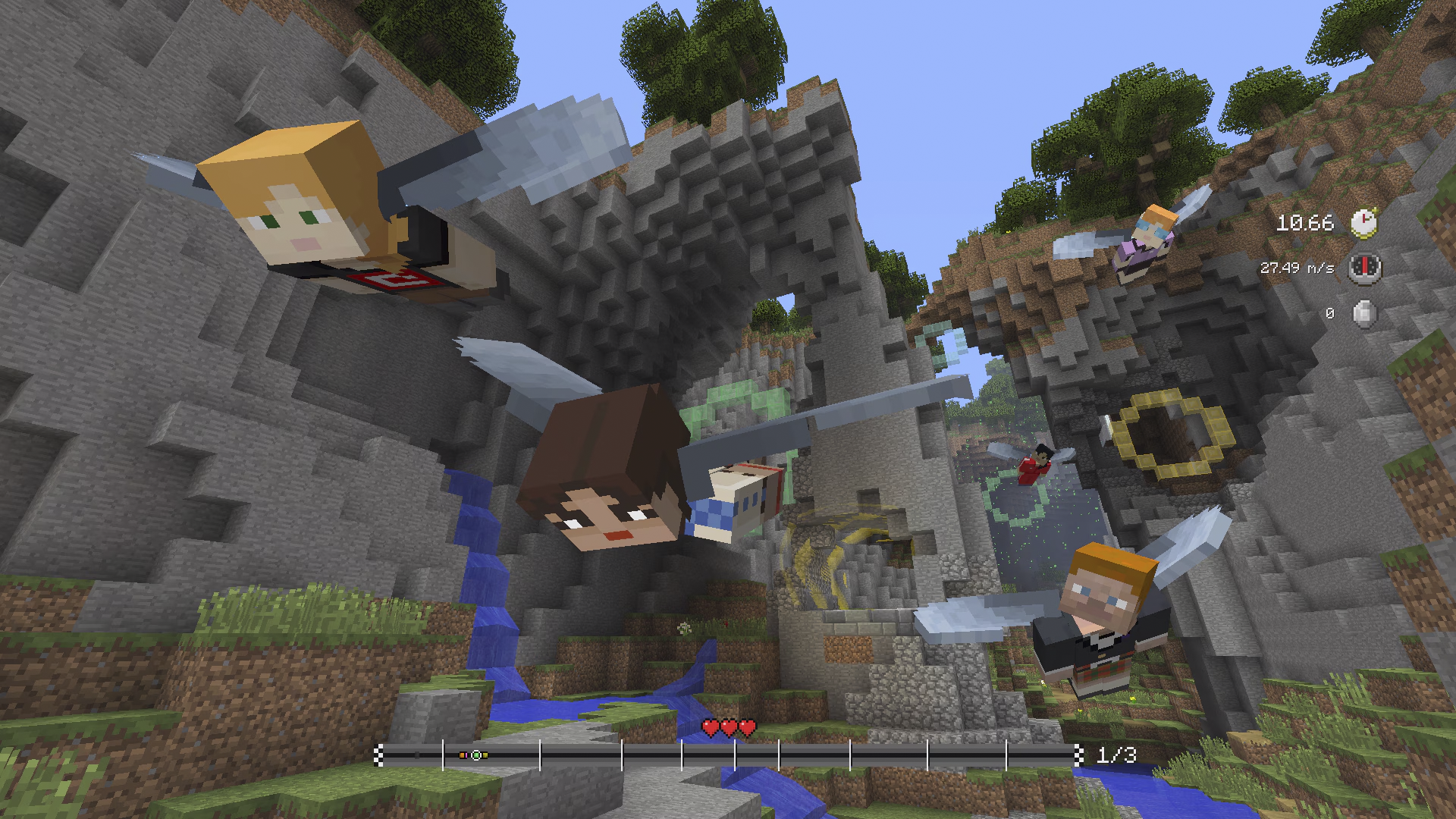This screenshot has height=819, width=1456.
Task: Select the silver token counter icon
Action: point(1364,313)
